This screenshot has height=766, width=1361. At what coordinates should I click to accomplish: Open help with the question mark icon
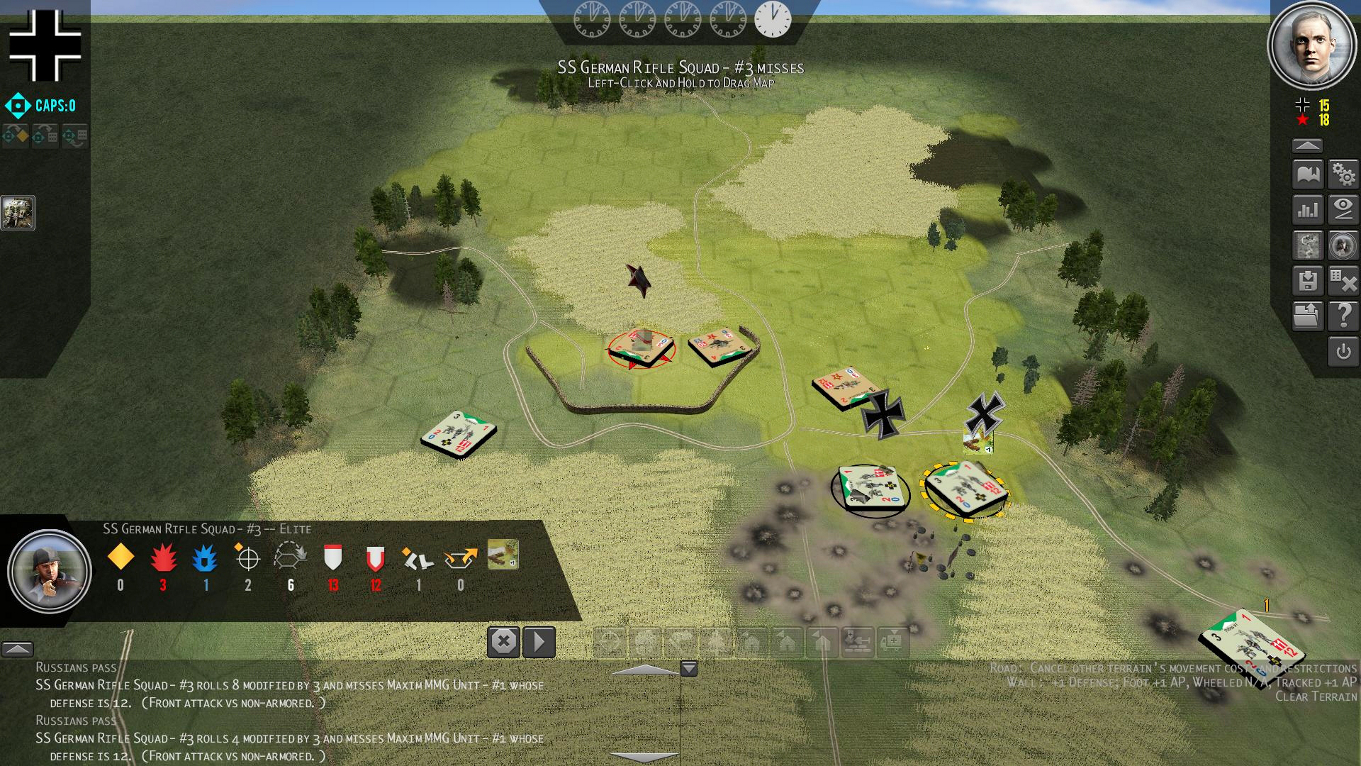1343,315
